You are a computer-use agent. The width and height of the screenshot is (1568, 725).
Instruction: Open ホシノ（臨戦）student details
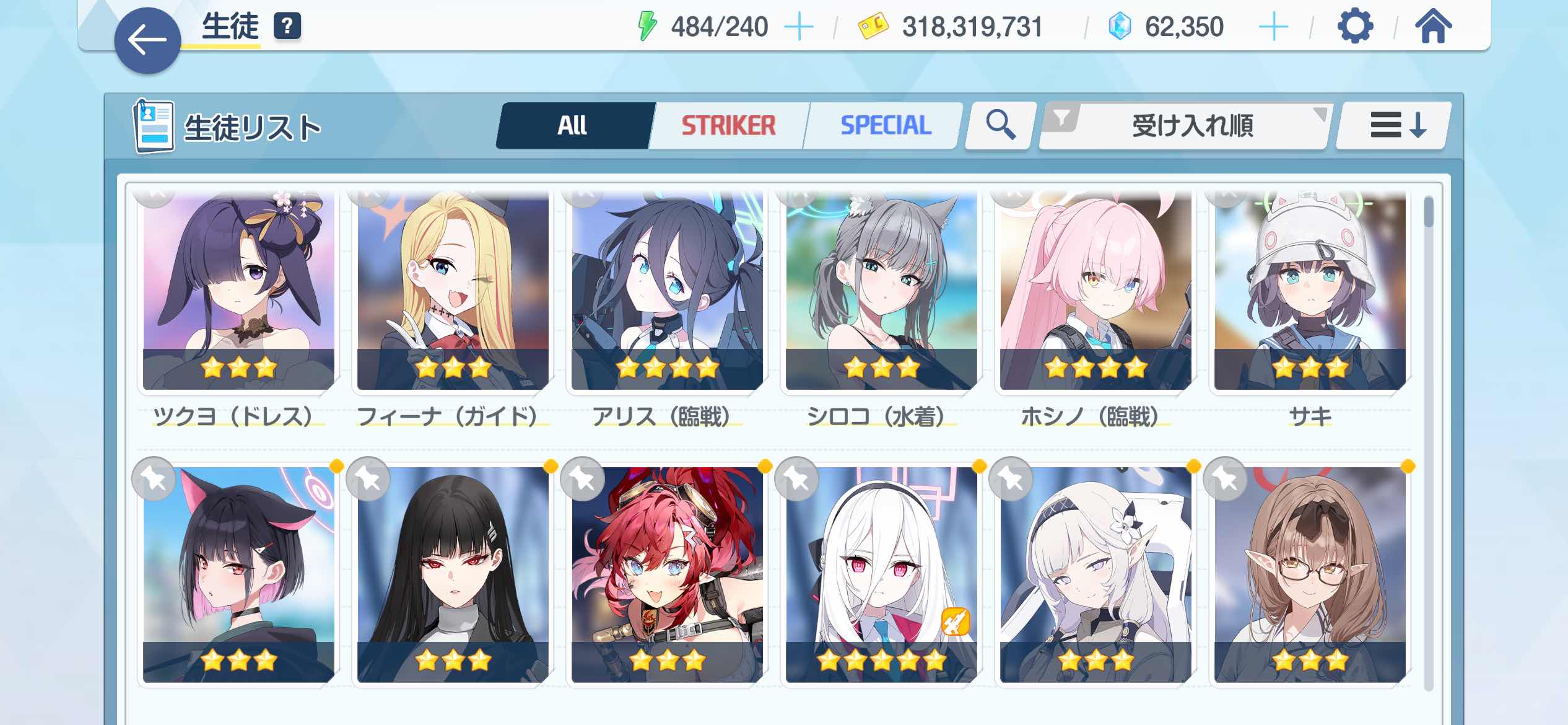(1095, 291)
